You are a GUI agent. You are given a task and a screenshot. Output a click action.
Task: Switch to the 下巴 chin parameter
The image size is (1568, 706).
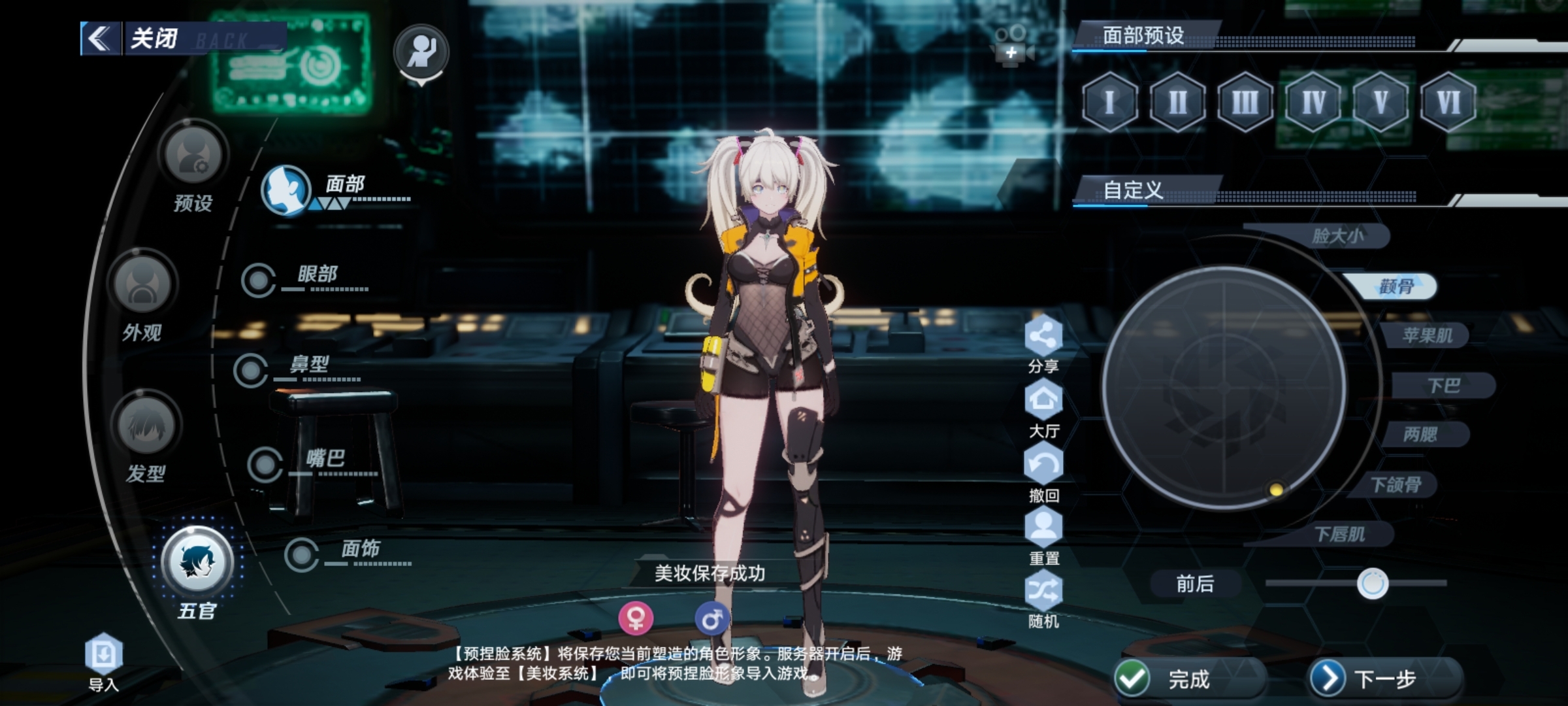point(1443,386)
